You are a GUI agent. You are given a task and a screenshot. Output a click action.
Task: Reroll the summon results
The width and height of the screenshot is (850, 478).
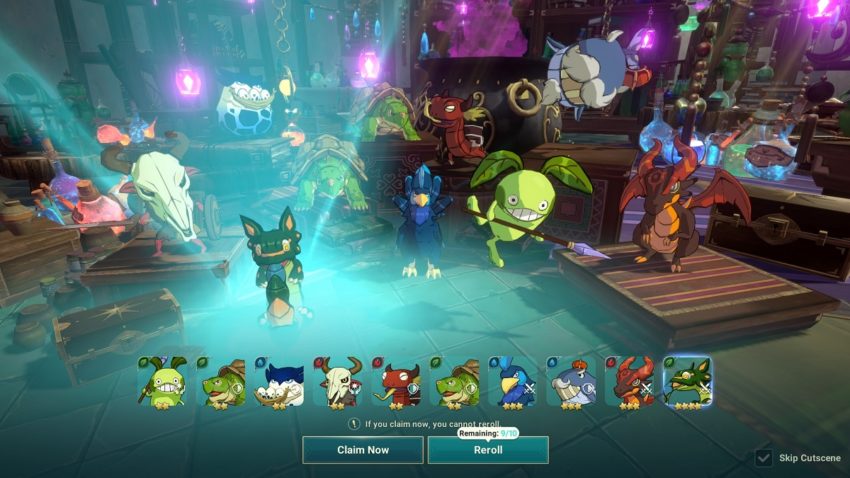[x=488, y=450]
